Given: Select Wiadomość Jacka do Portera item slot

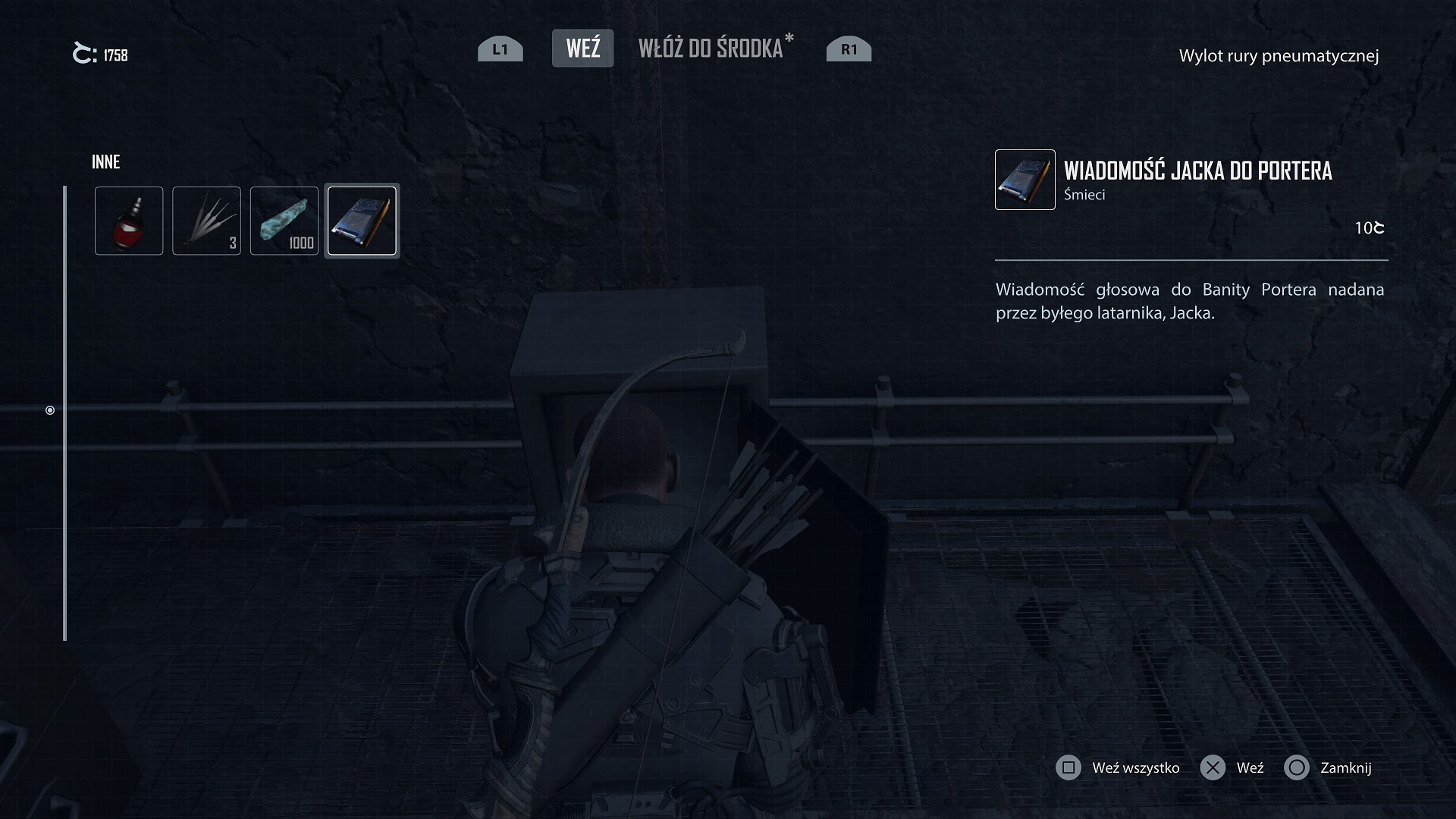Looking at the screenshot, I should coord(362,221).
